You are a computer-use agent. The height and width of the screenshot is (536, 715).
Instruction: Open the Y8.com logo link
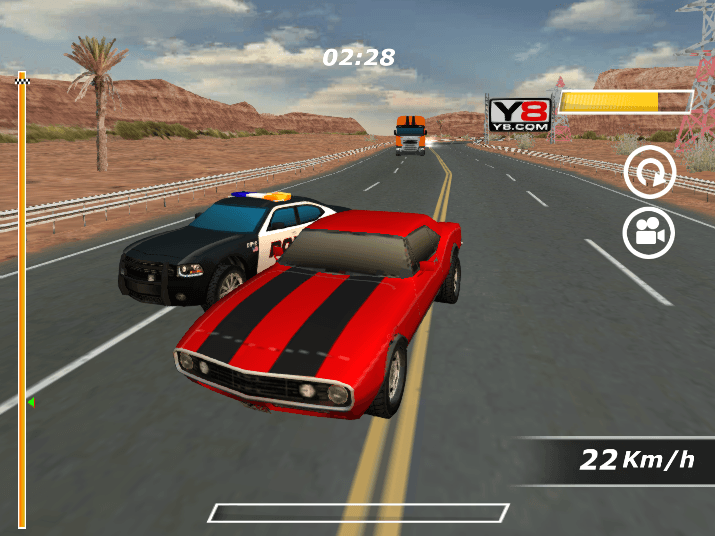point(520,113)
